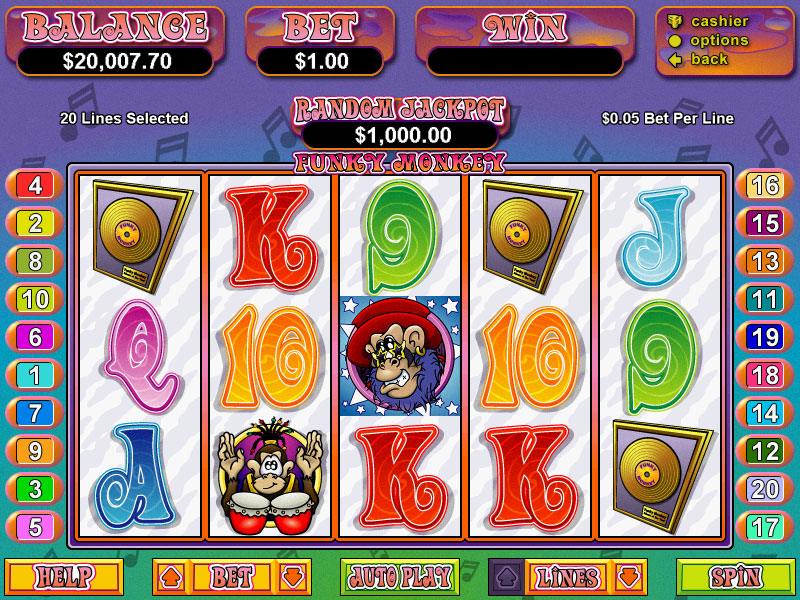Open the cashier
Viewport: 800px width, 600px height.
[719, 21]
